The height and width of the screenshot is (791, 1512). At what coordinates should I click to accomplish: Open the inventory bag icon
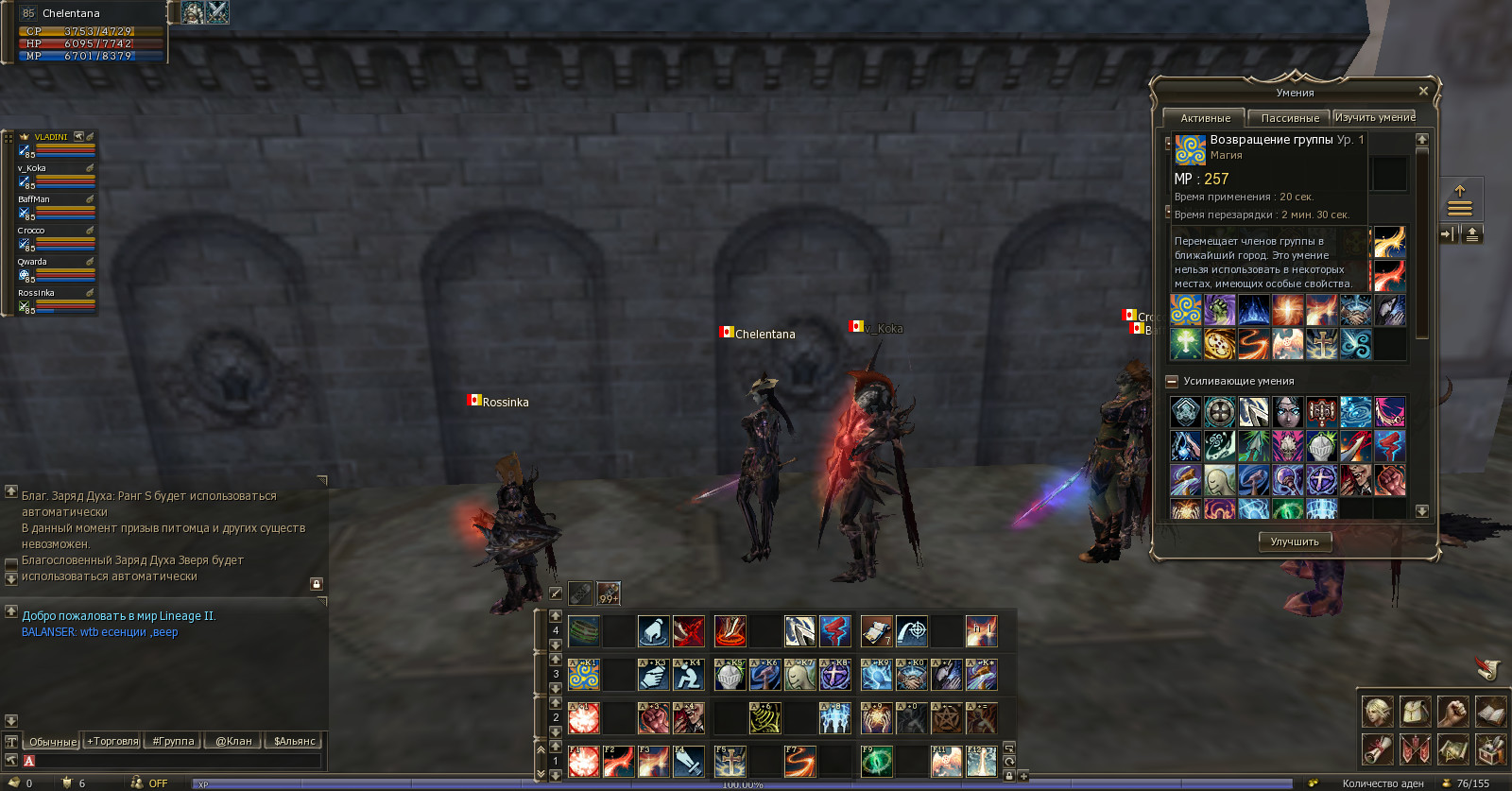click(x=1415, y=712)
